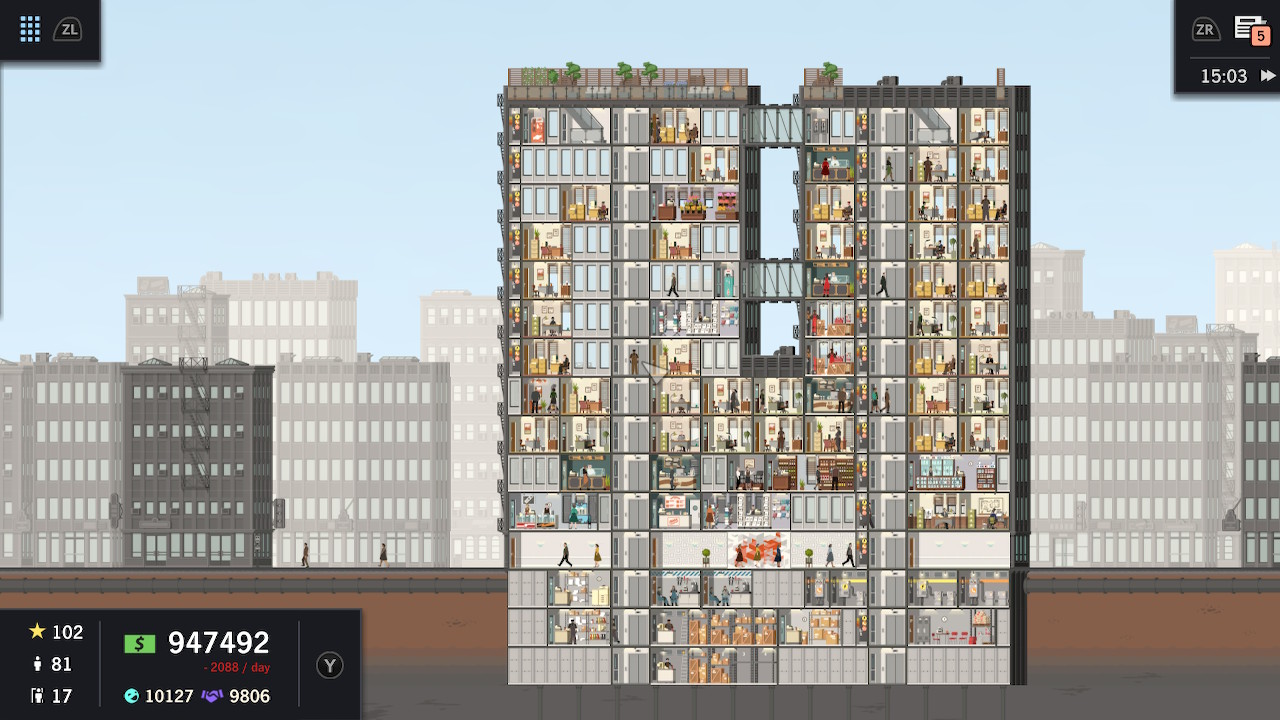This screenshot has width=1280, height=720.
Task: Open the build menu grid icon
Action: [x=30, y=28]
